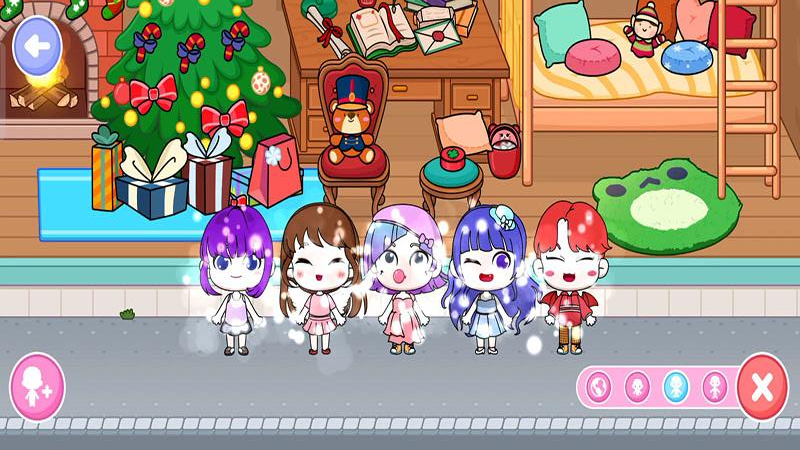This screenshot has width=800, height=450.
Task: Switch to the blue highlighted child category
Action: (676, 387)
